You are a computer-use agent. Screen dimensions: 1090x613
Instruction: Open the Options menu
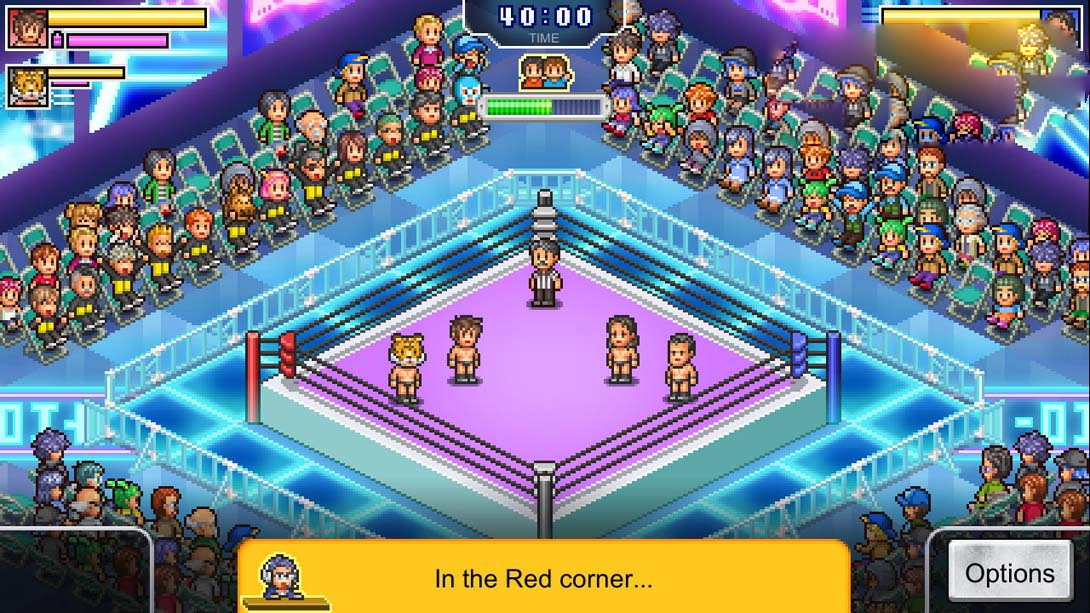point(1009,573)
